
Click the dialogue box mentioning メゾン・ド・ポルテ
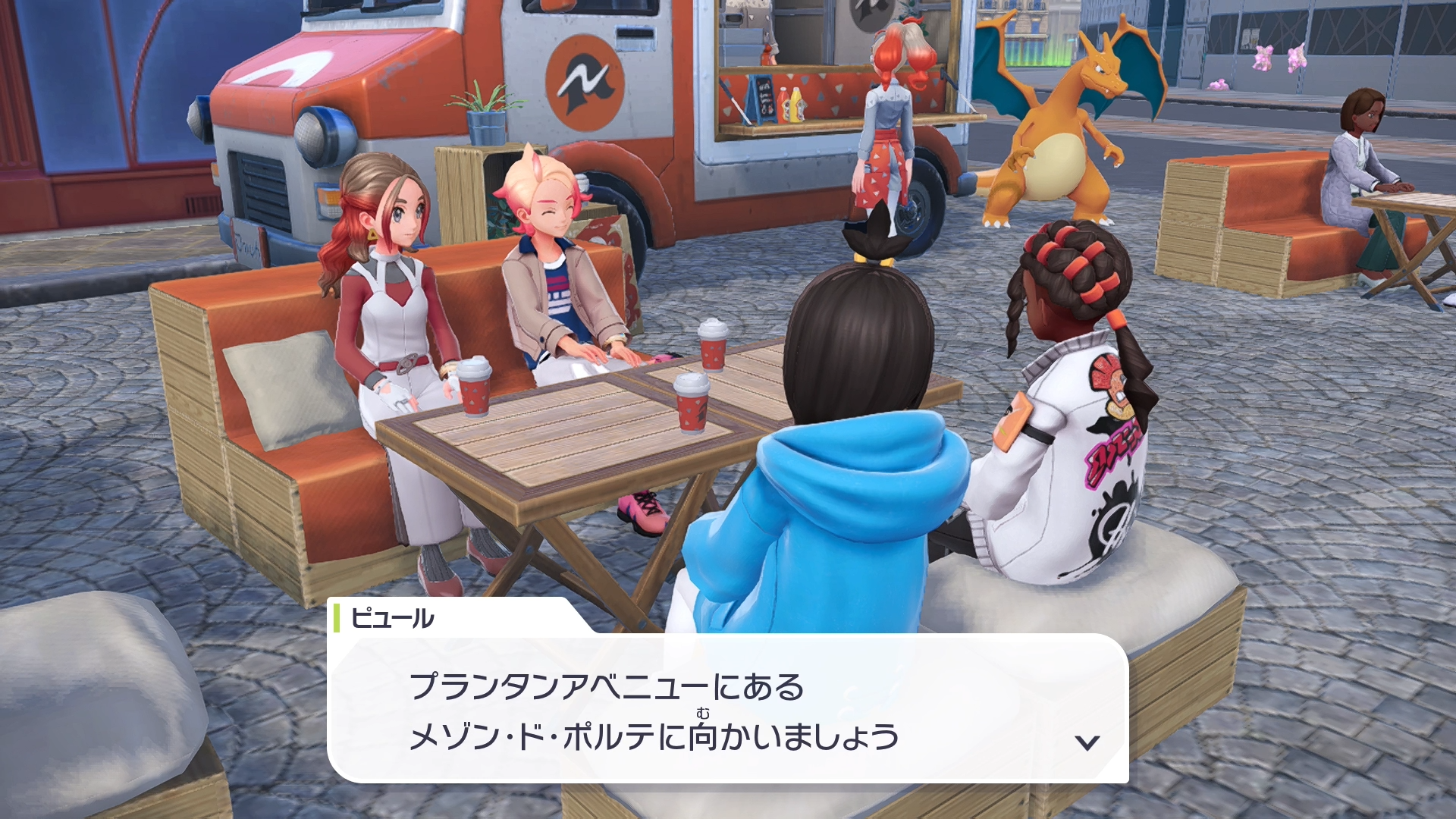(726, 709)
